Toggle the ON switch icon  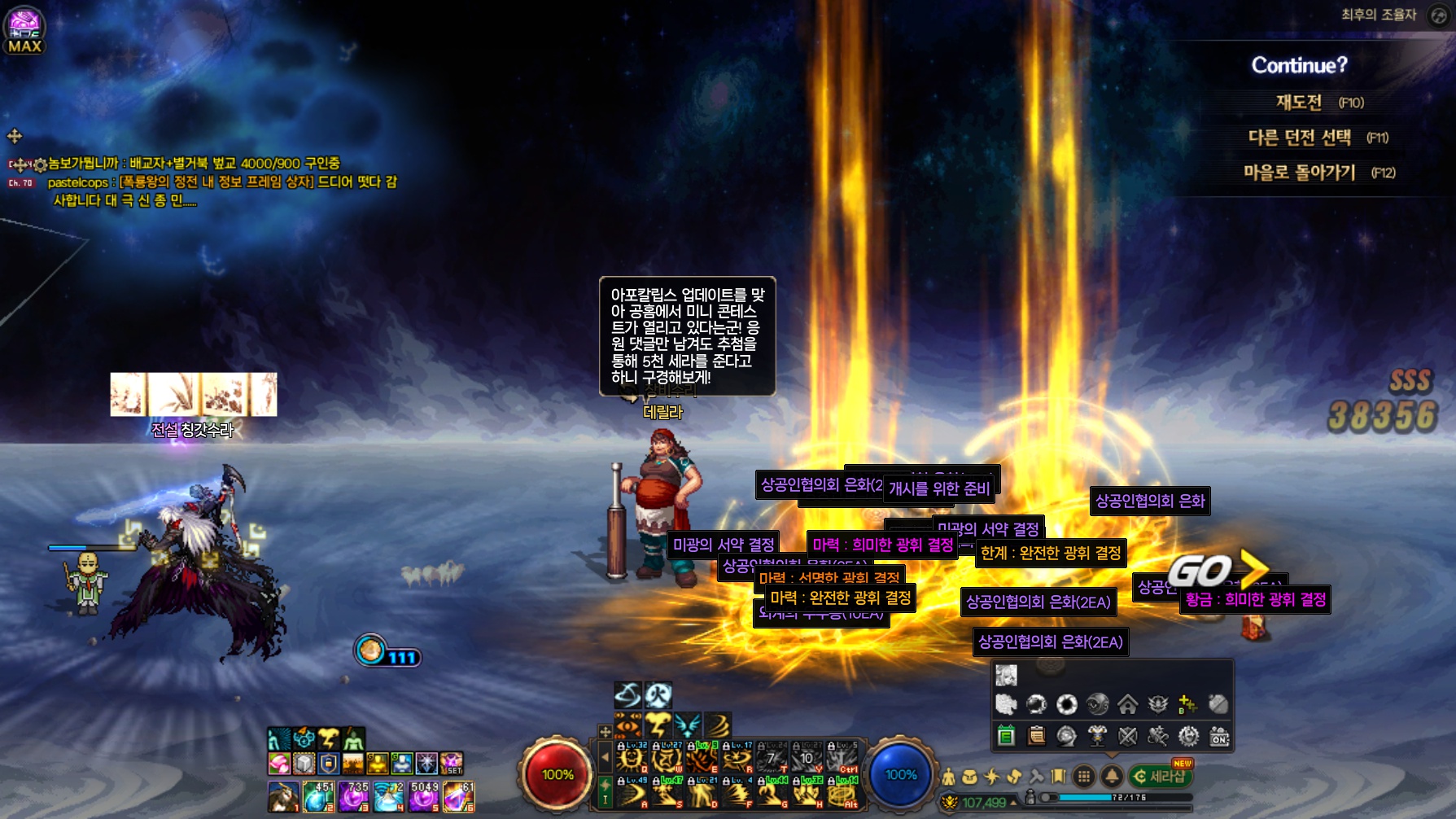(x=1219, y=737)
